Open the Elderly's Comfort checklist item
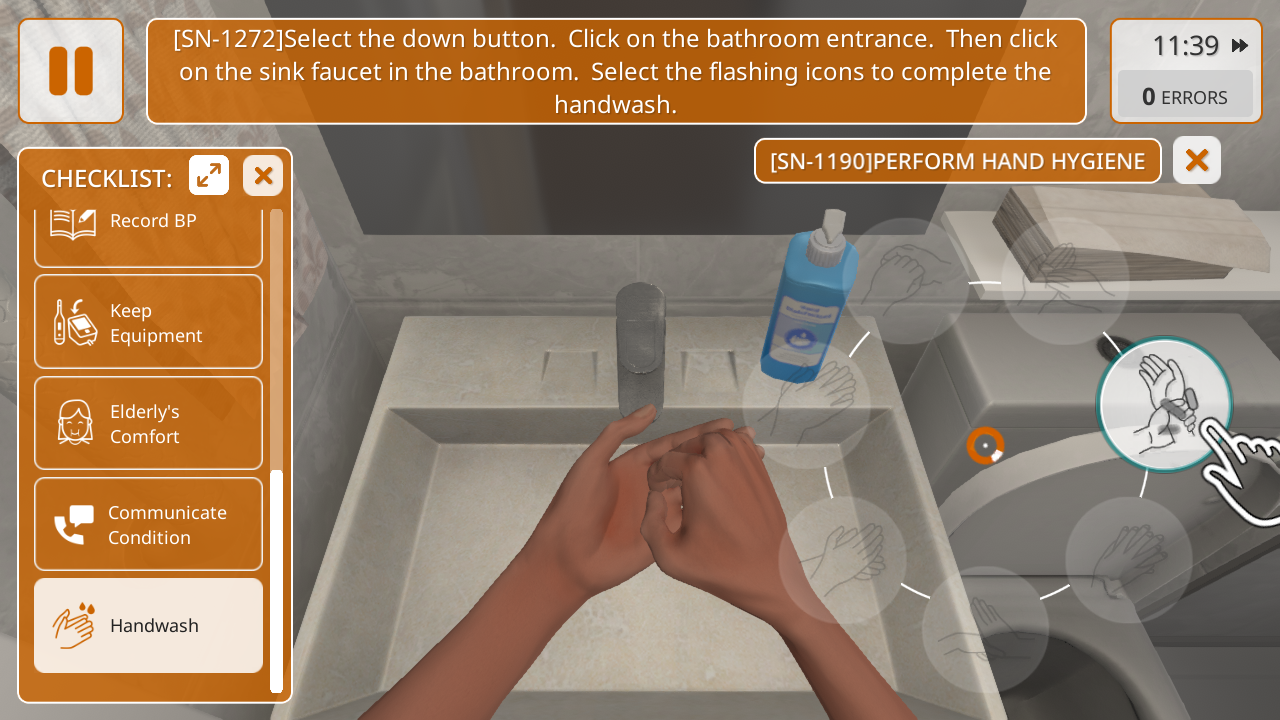 149,423
